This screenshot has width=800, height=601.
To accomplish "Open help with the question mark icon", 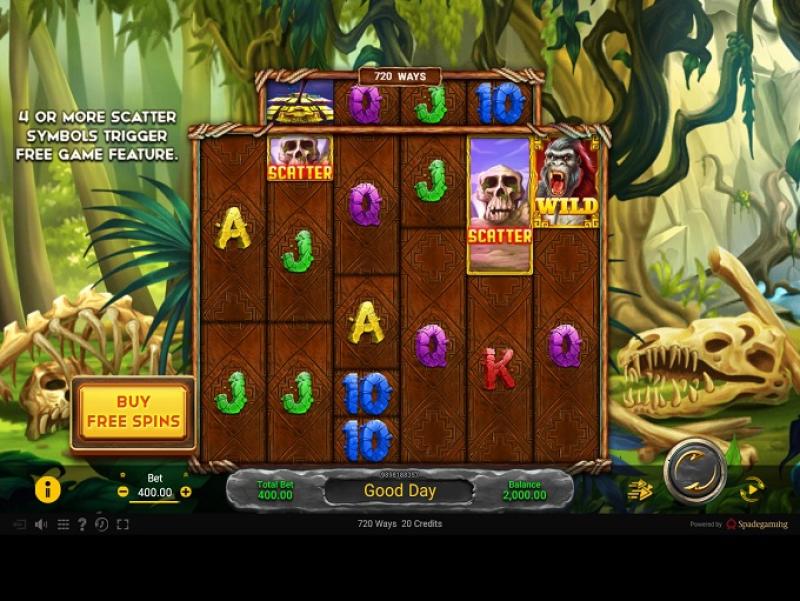I will coord(82,524).
